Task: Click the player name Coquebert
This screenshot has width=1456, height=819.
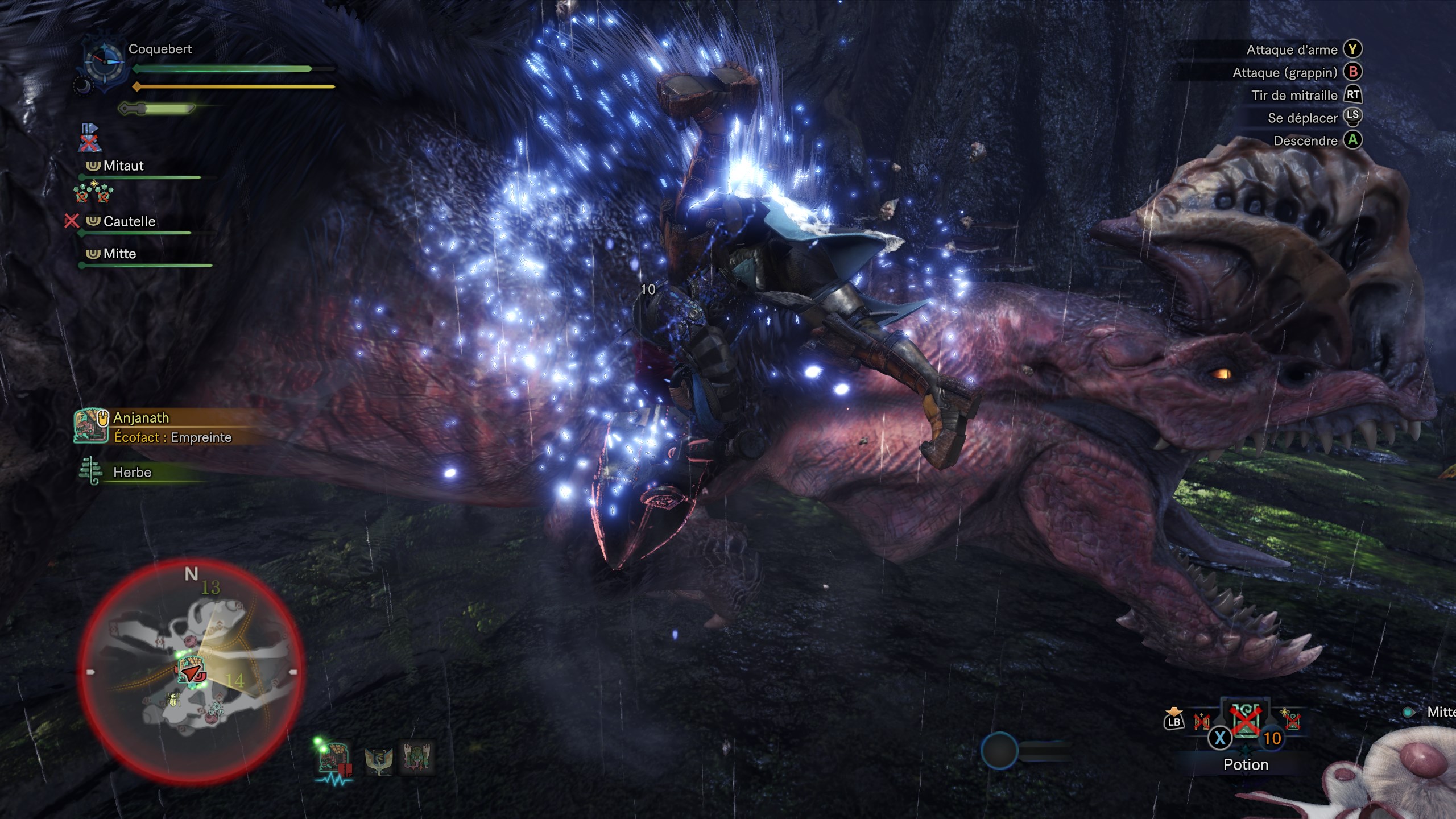Action: point(160,49)
